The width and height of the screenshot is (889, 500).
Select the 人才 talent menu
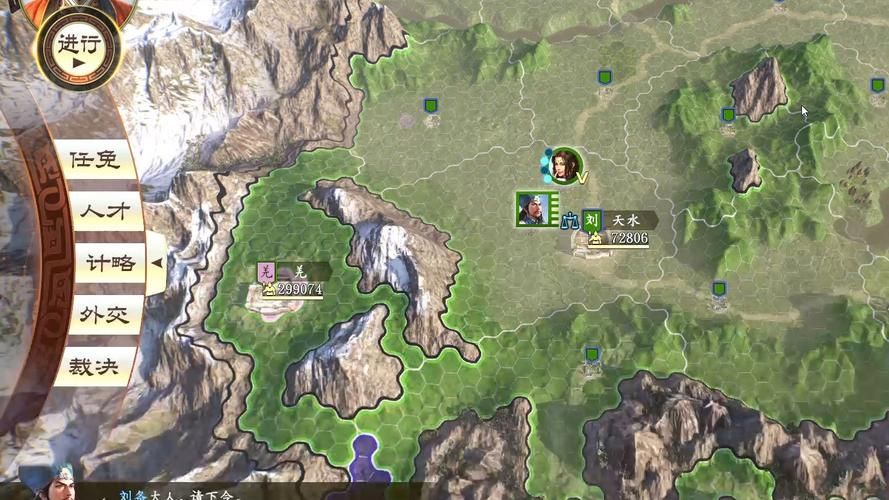(105, 211)
